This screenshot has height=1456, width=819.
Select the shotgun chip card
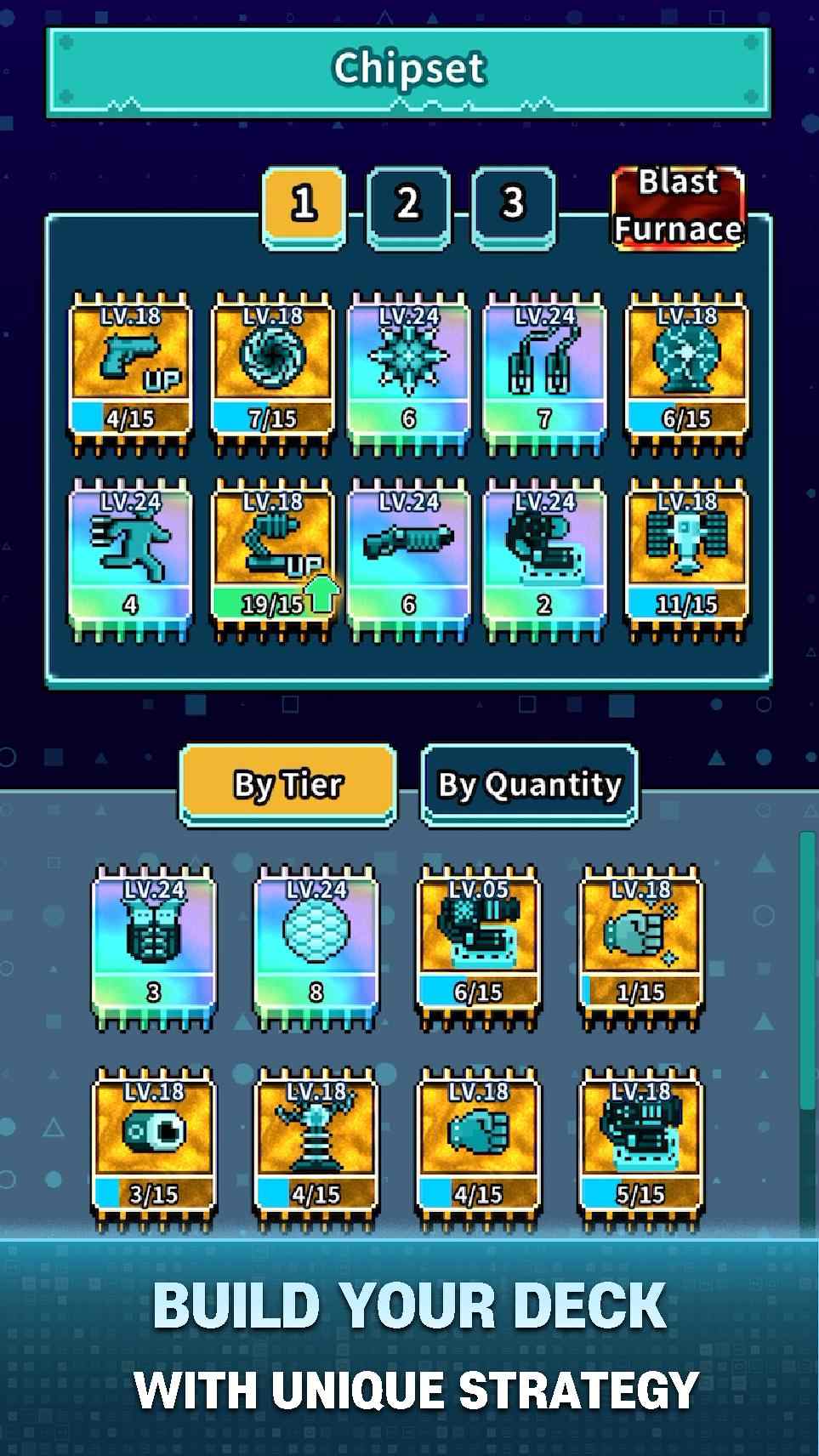click(x=408, y=557)
